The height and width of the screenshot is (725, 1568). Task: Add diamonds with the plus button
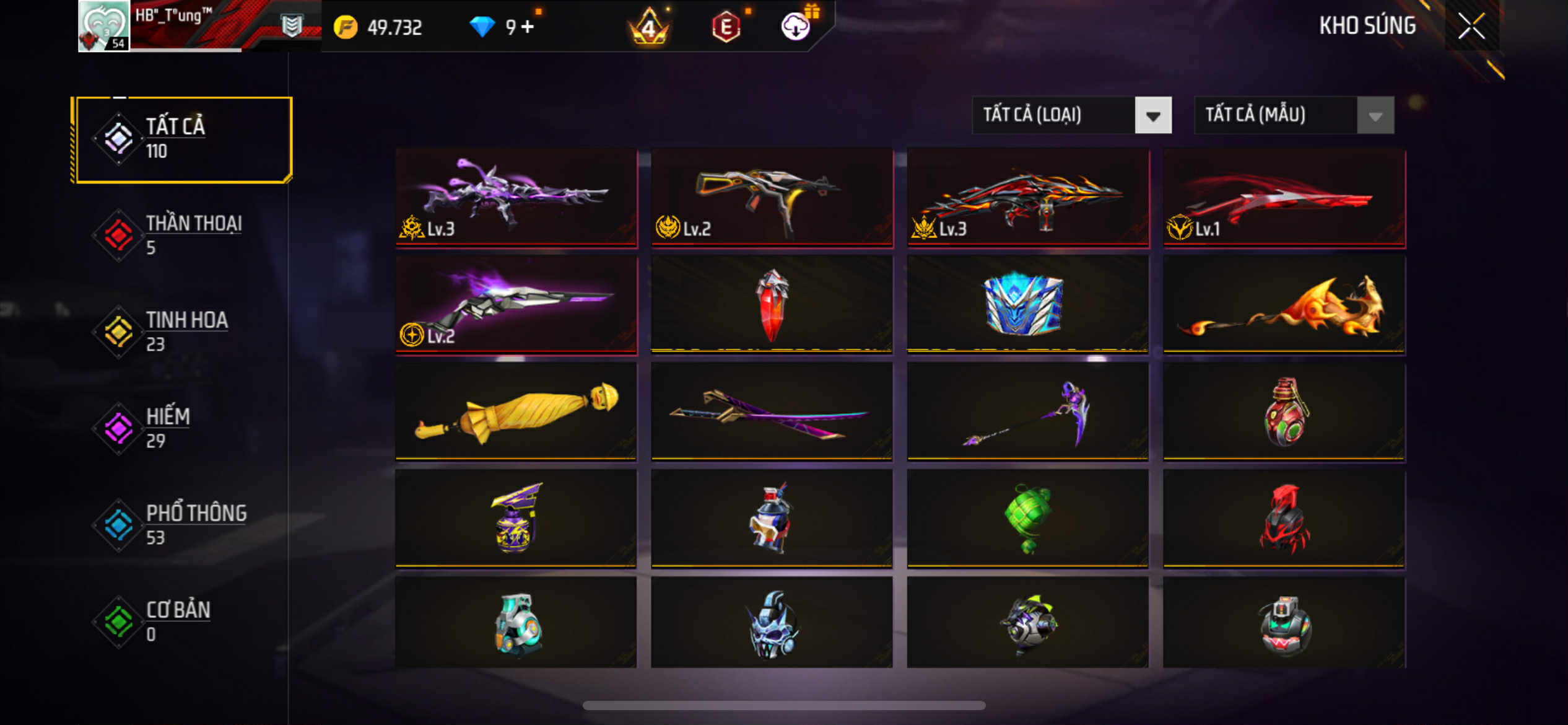pos(527,27)
